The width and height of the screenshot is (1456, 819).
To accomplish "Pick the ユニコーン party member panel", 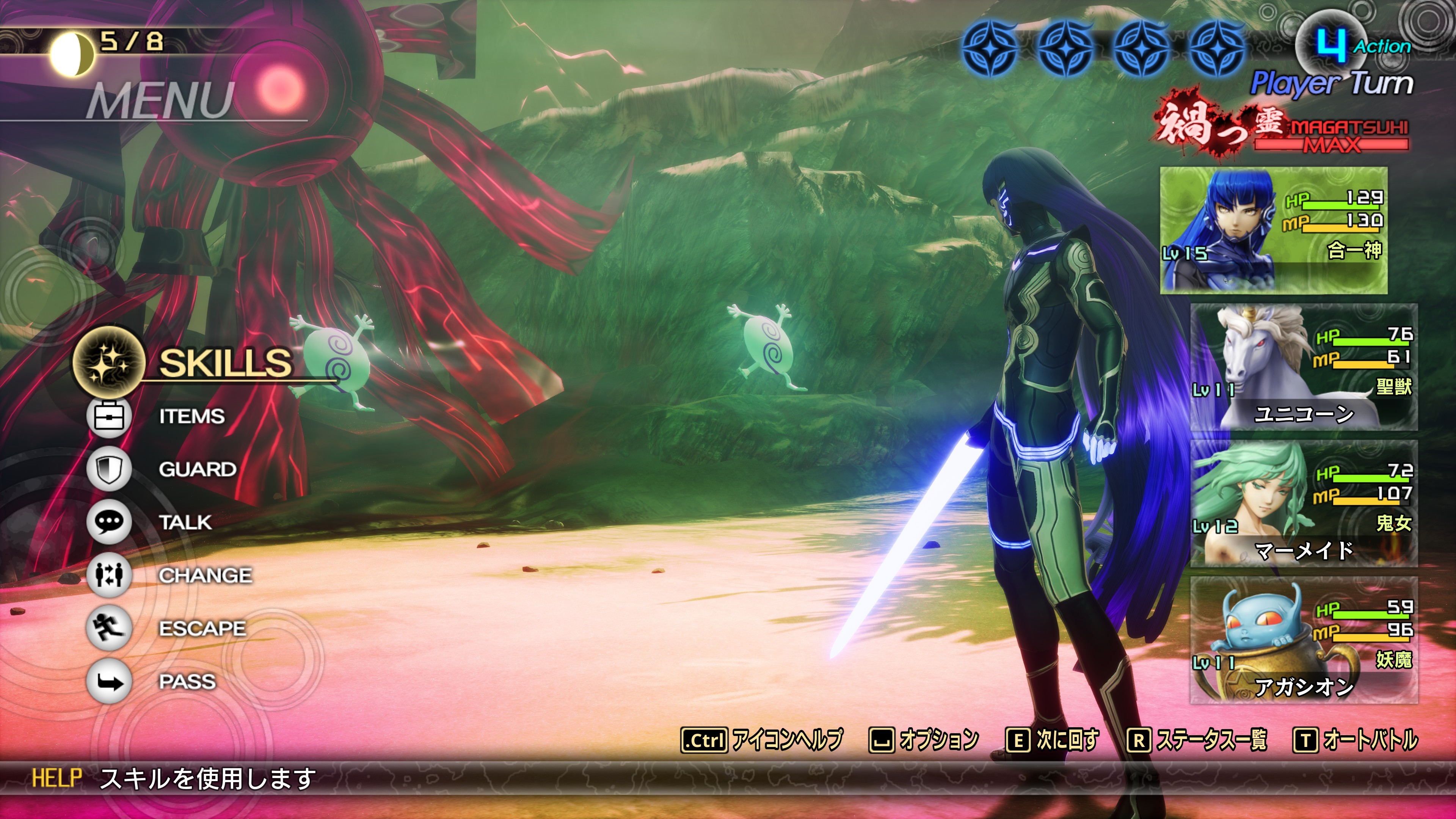I will coord(1304,367).
